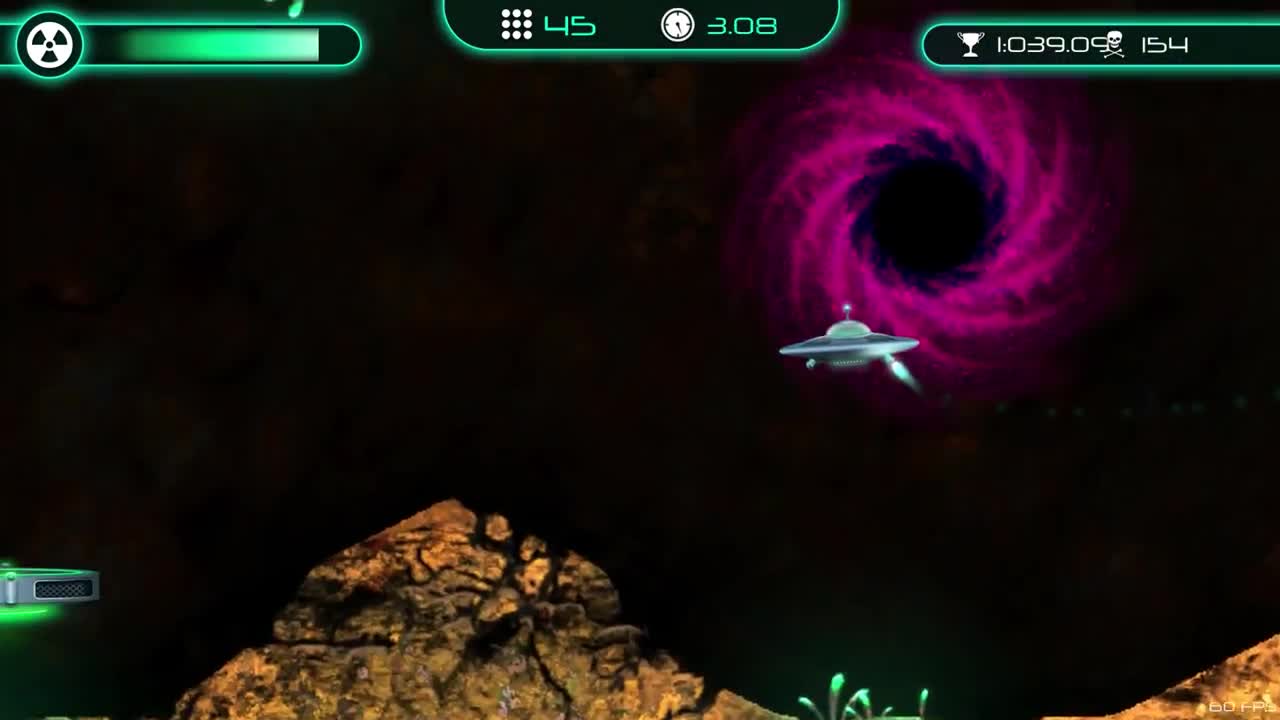Click the stopwatch timer icon

[x=677, y=27]
